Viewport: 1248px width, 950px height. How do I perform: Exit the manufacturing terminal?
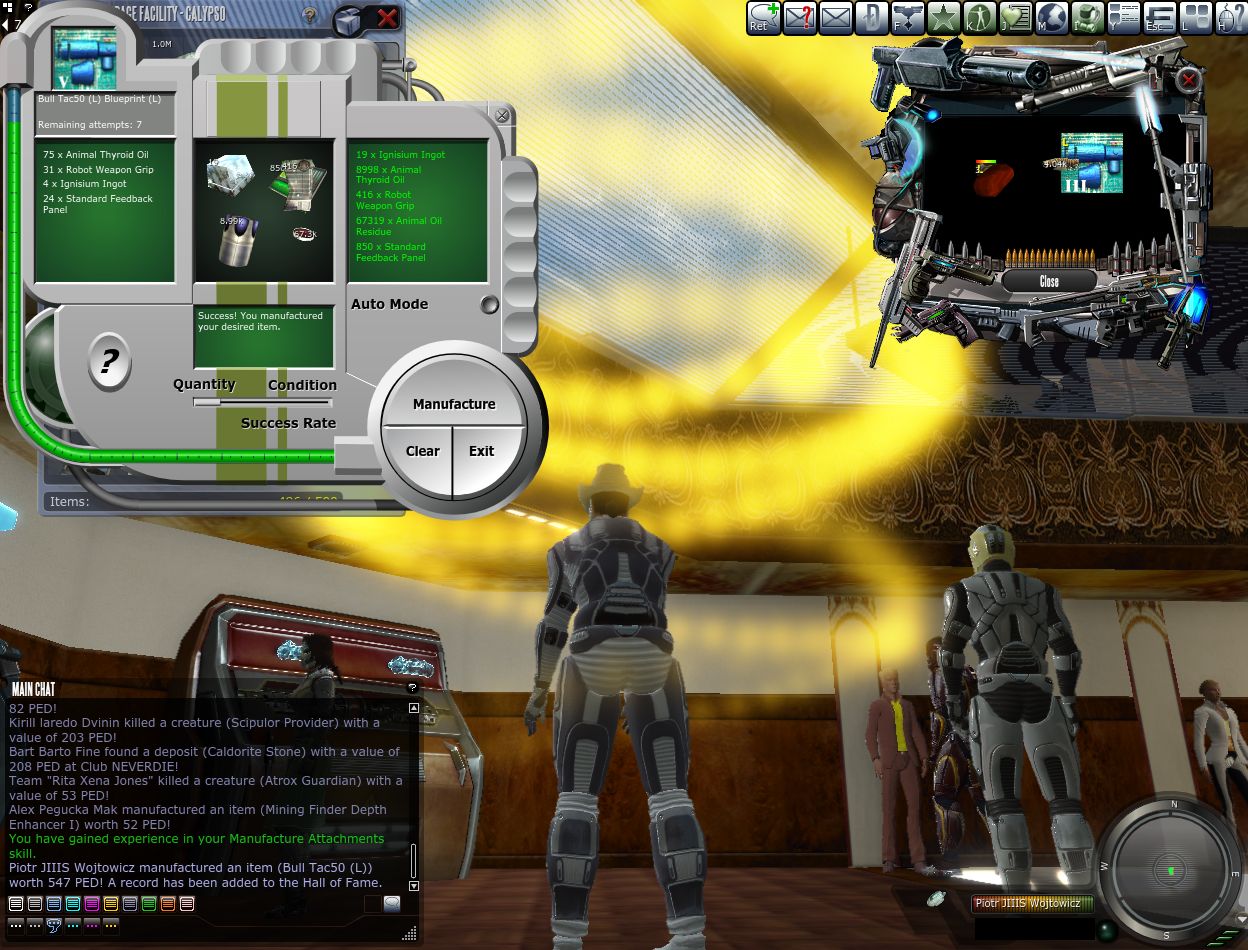[482, 451]
